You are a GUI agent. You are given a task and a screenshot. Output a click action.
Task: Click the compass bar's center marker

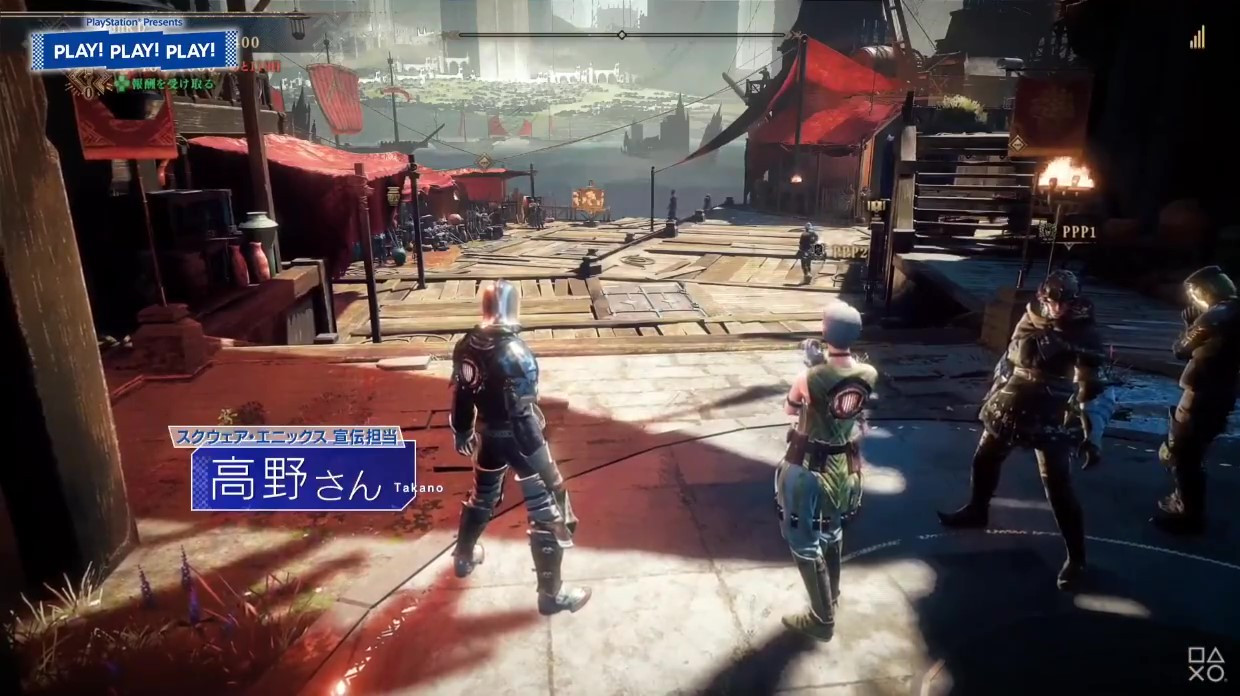621,35
